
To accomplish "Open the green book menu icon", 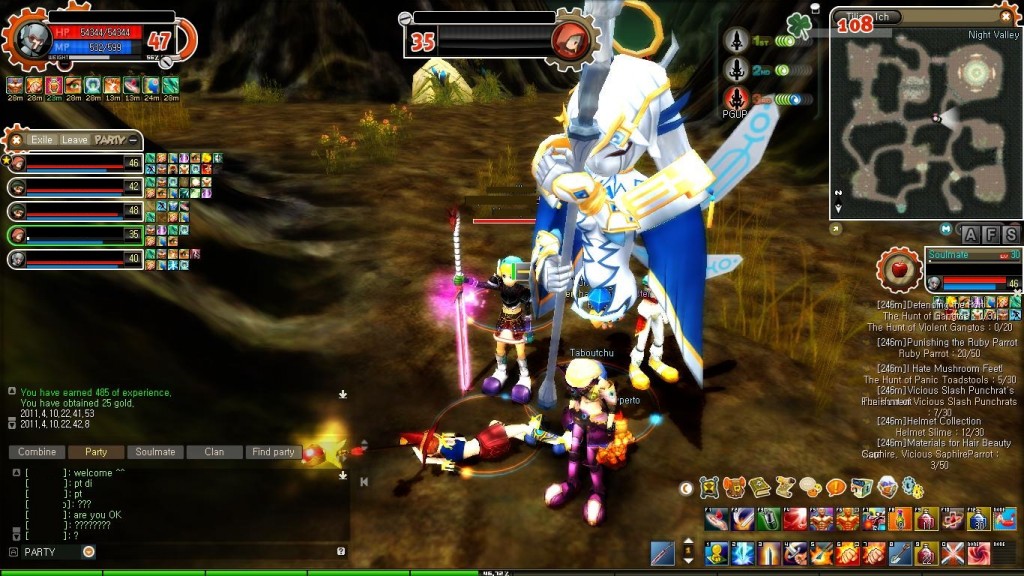I will (x=760, y=488).
